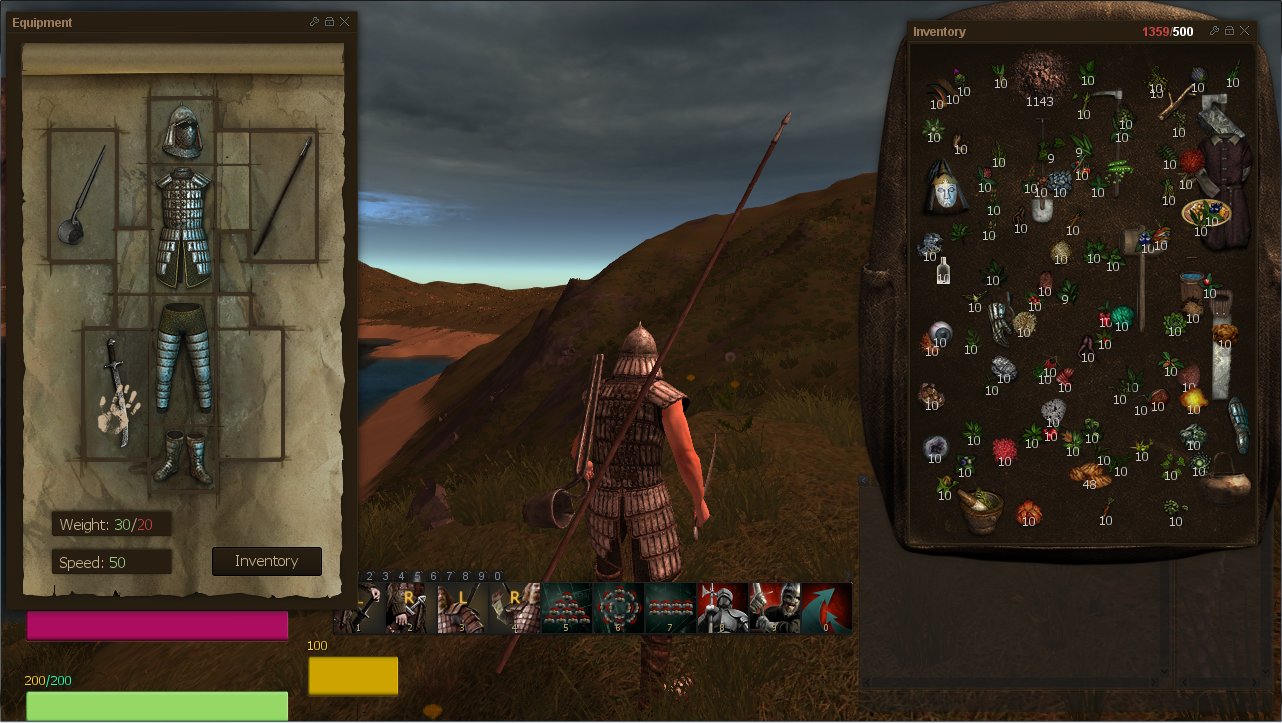Image resolution: width=1282 pixels, height=723 pixels.
Task: Toggle the pin icon on the Equipment window
Action: tap(314, 22)
